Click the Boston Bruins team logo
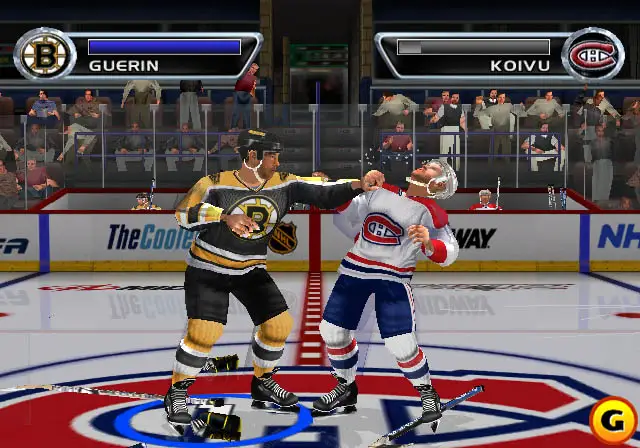The height and width of the screenshot is (448, 640). click(44, 54)
